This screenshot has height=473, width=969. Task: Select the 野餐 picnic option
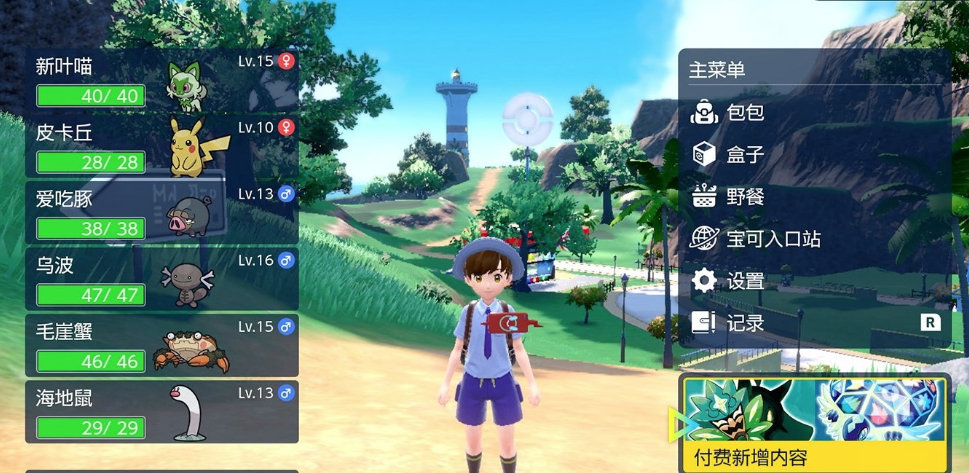(745, 197)
